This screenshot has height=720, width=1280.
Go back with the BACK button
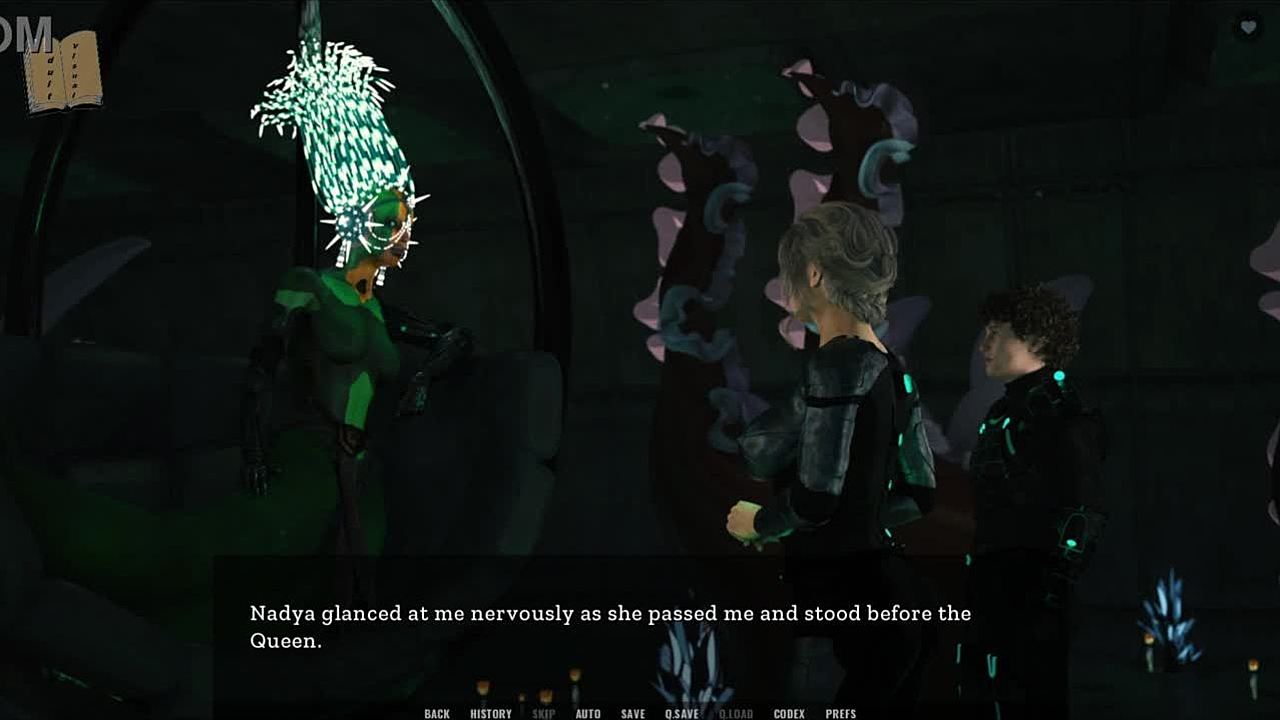(437, 713)
